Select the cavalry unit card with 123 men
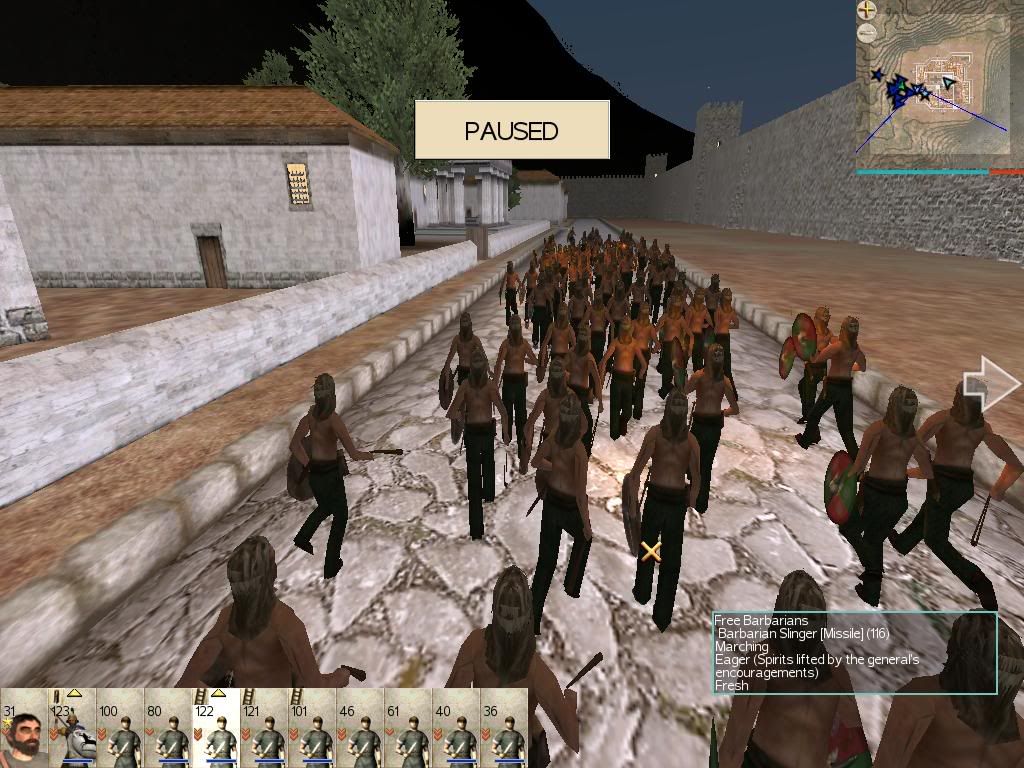 point(72,728)
